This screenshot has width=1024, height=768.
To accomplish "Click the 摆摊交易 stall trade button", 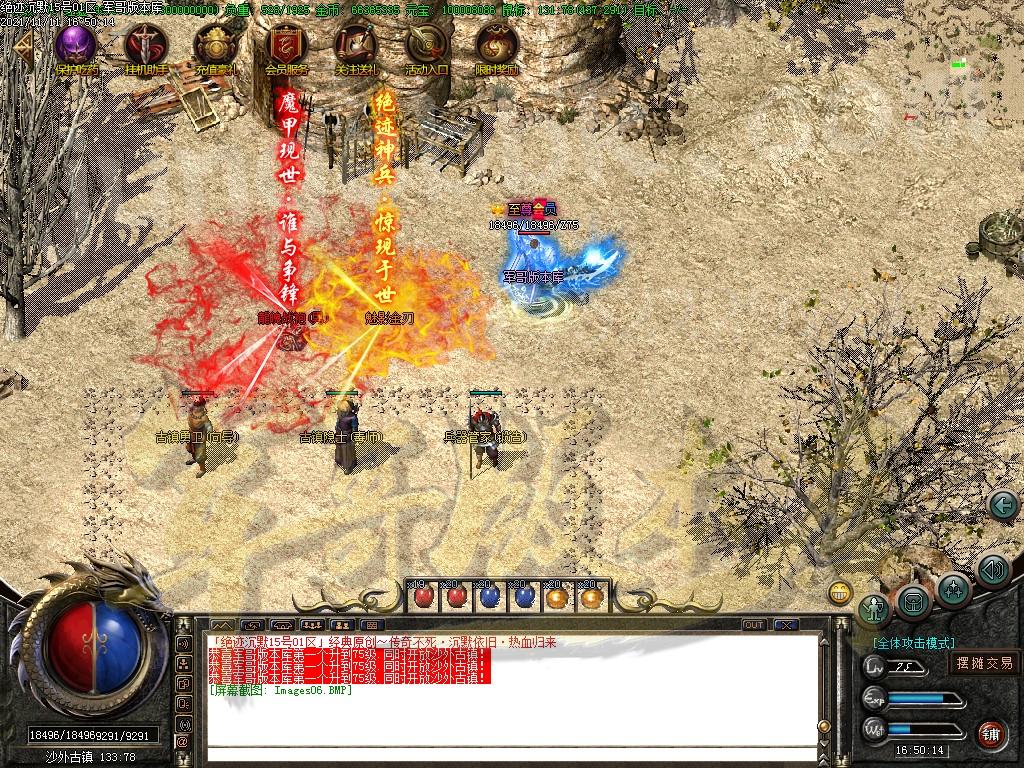I will tap(984, 663).
